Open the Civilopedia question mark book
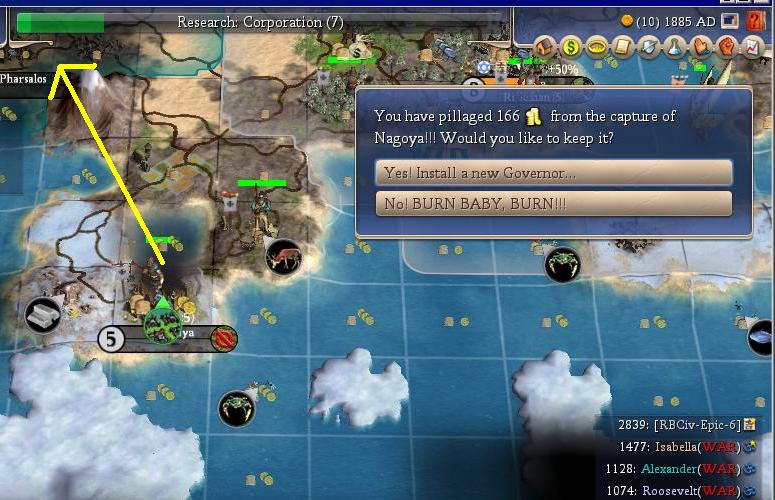The image size is (775, 500). [x=757, y=20]
